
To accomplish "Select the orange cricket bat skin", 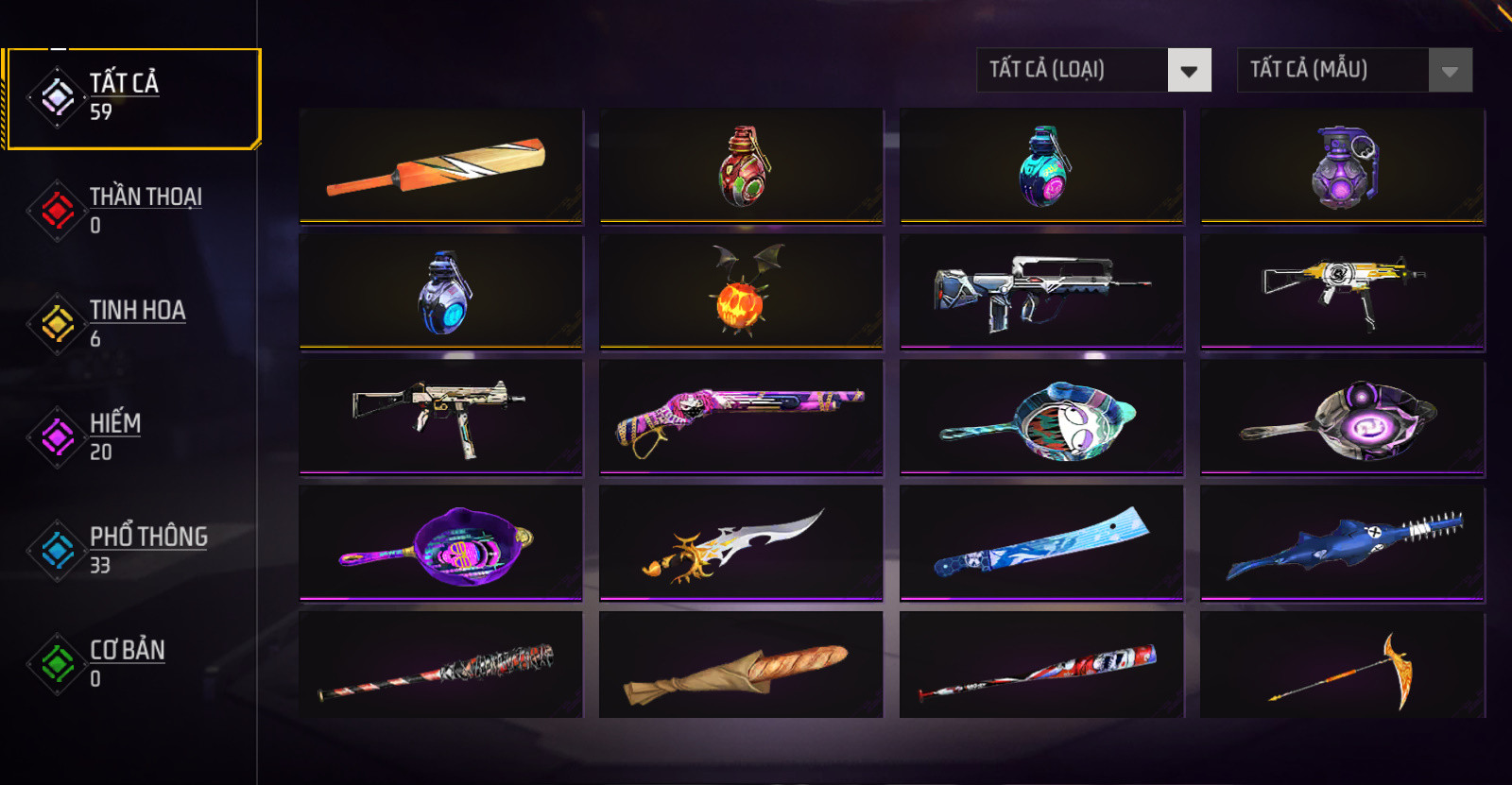I will [x=440, y=166].
